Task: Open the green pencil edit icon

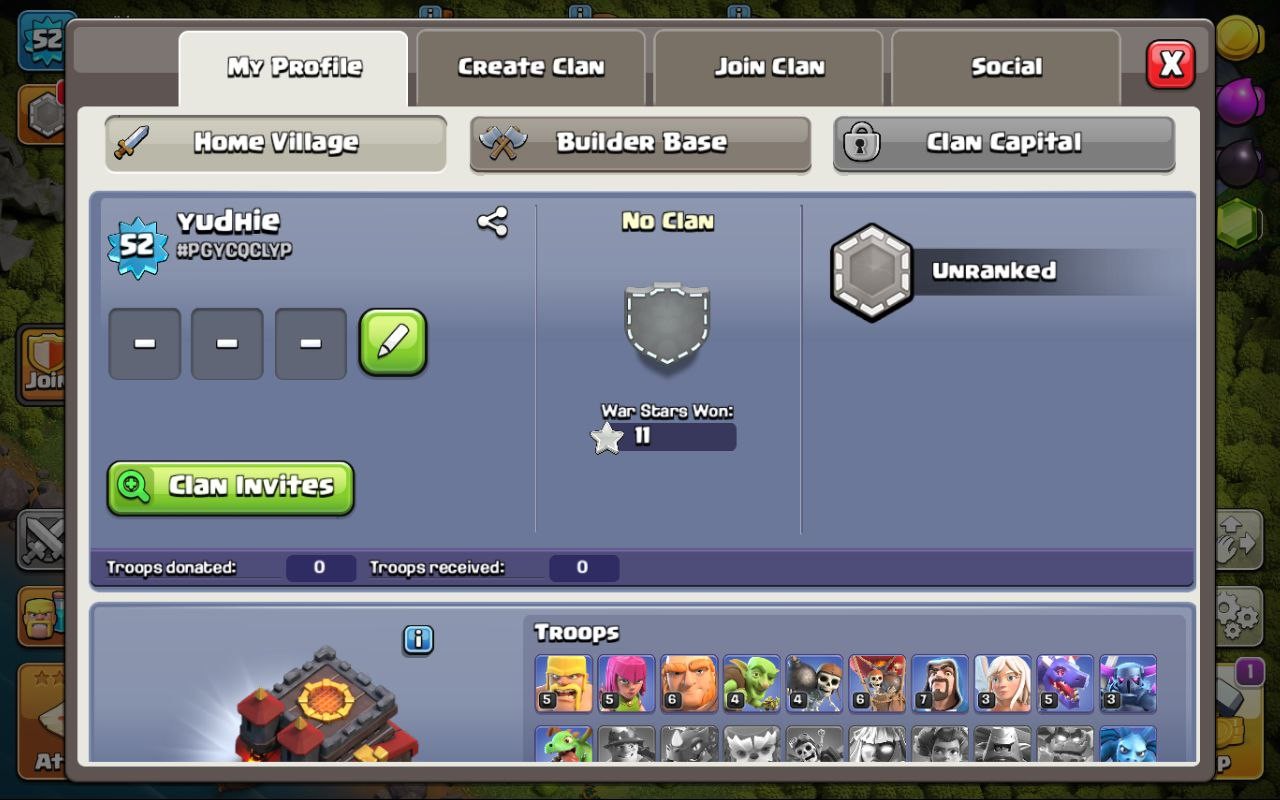Action: (393, 343)
